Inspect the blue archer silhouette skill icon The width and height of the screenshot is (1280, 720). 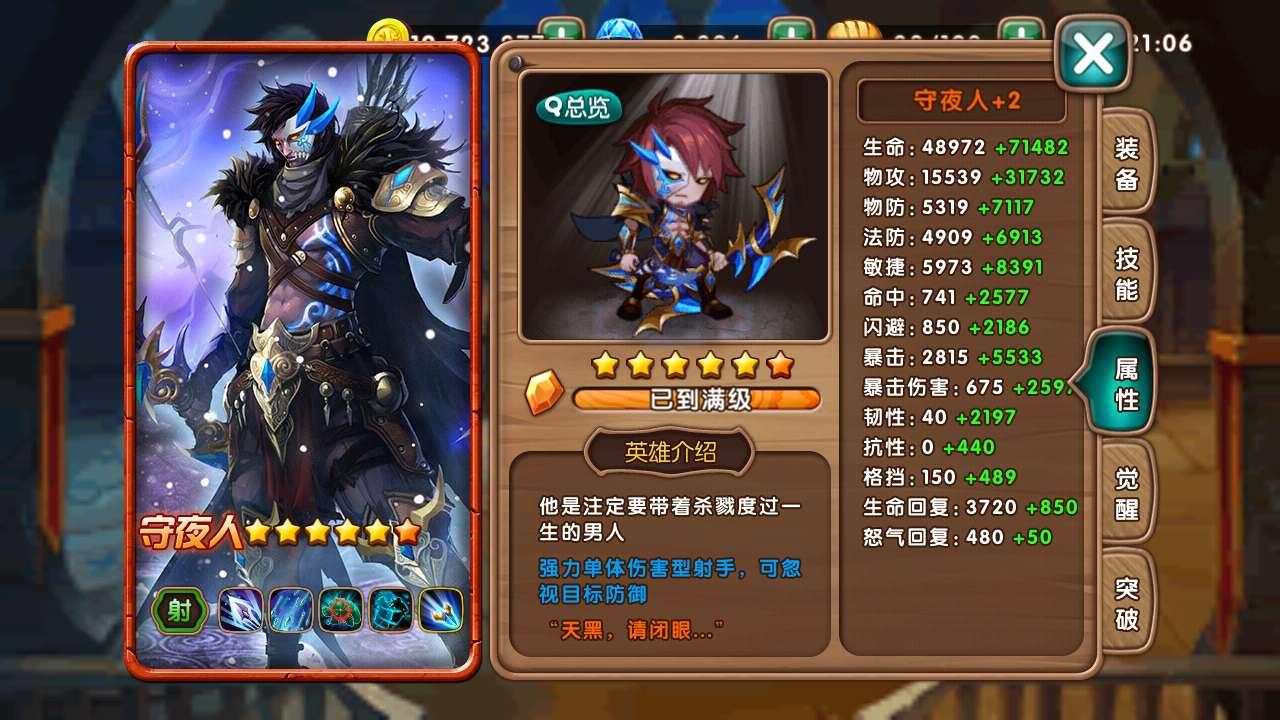[391, 610]
